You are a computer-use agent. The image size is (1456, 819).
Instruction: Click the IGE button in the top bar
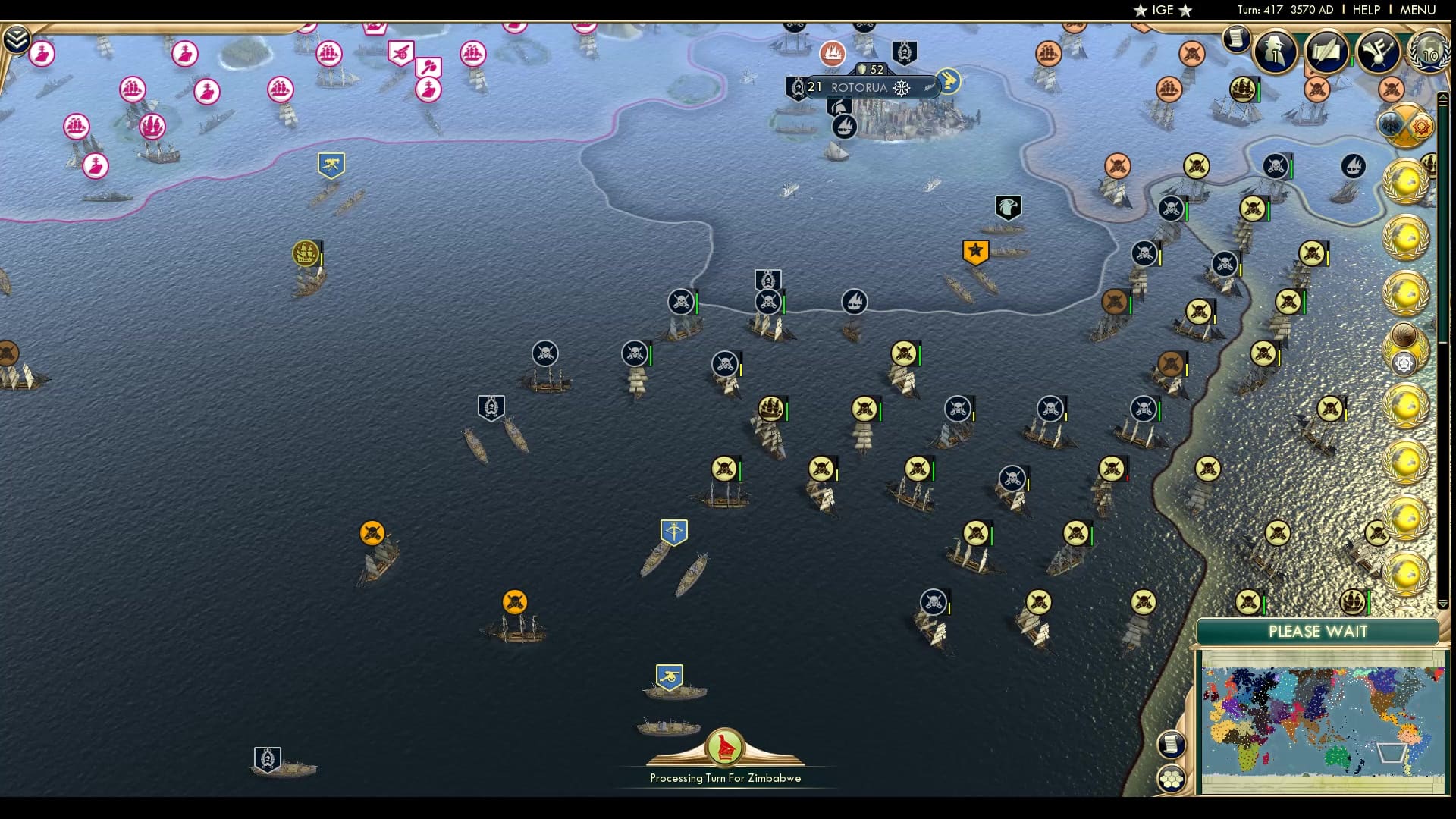(1161, 11)
